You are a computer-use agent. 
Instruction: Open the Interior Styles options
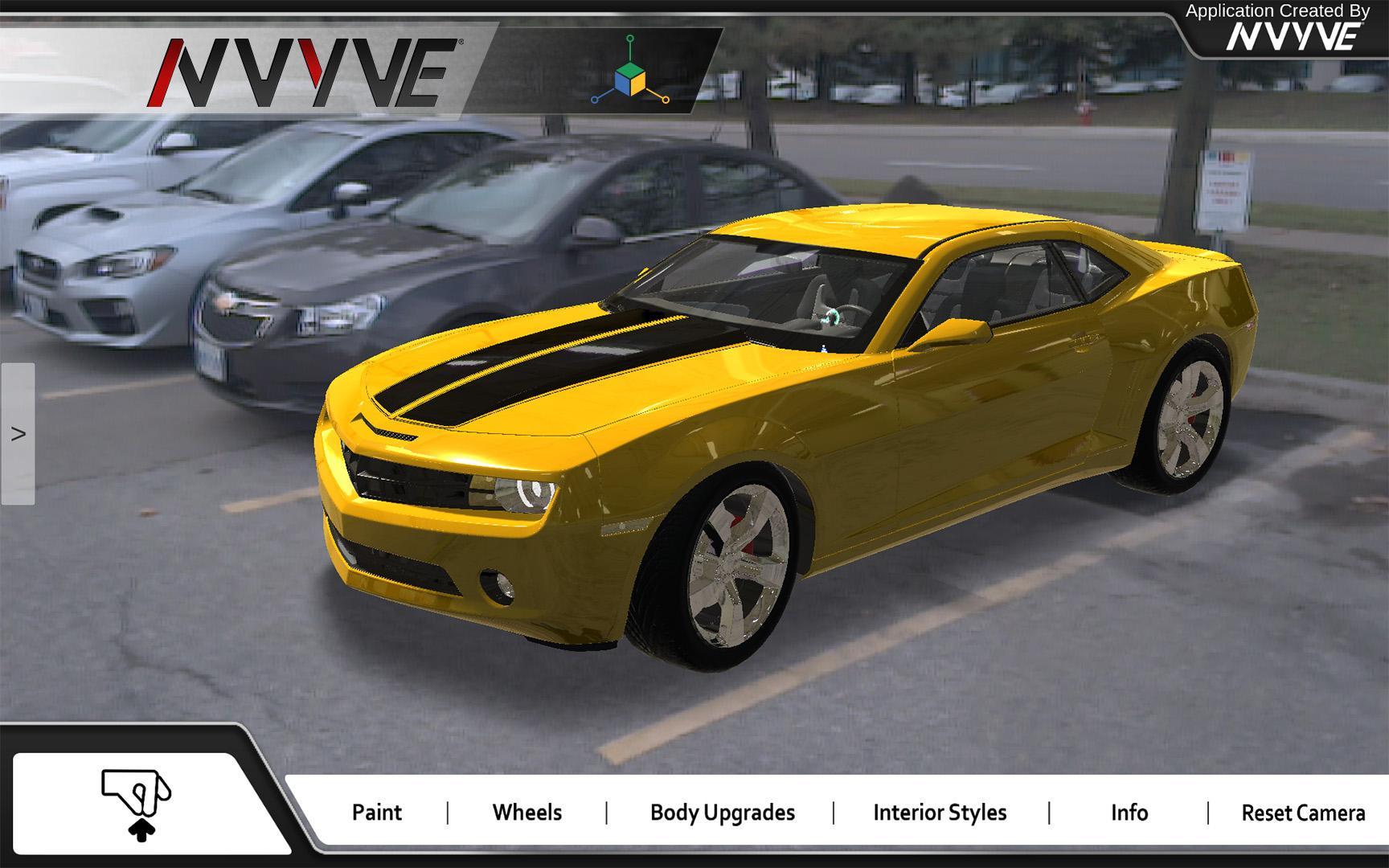[x=939, y=813]
